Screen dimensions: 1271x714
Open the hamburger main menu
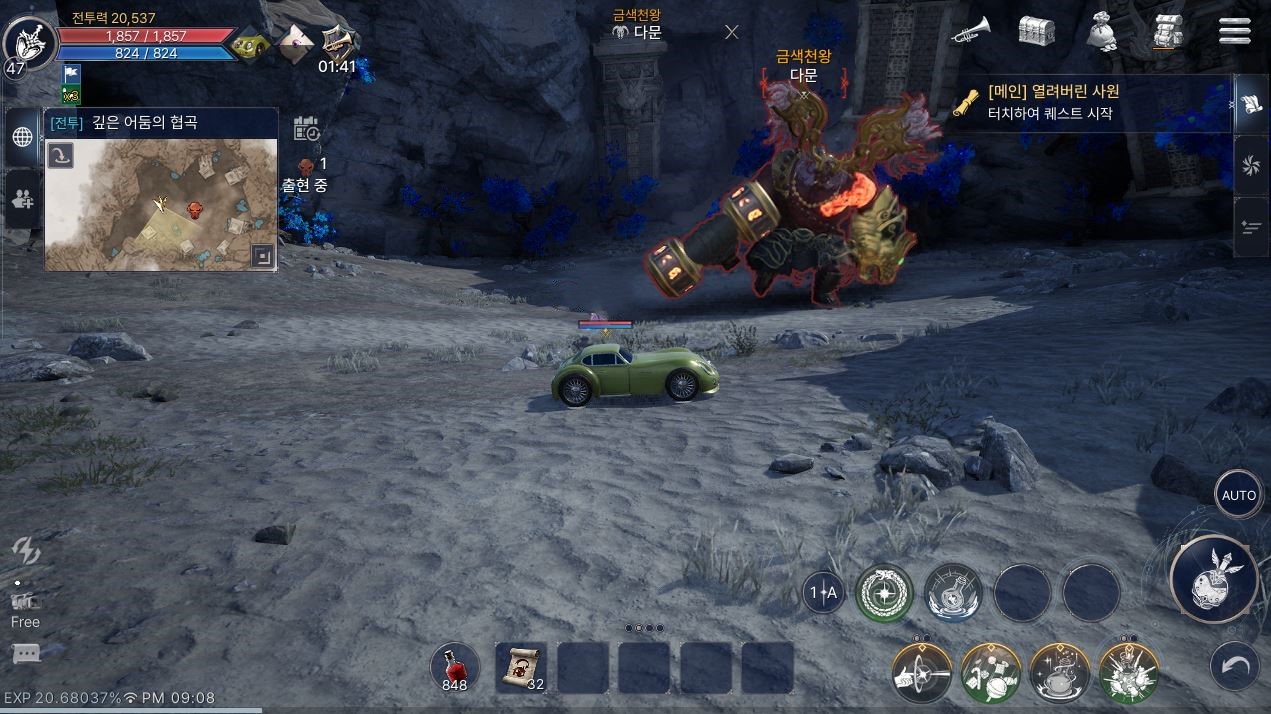tap(1235, 31)
